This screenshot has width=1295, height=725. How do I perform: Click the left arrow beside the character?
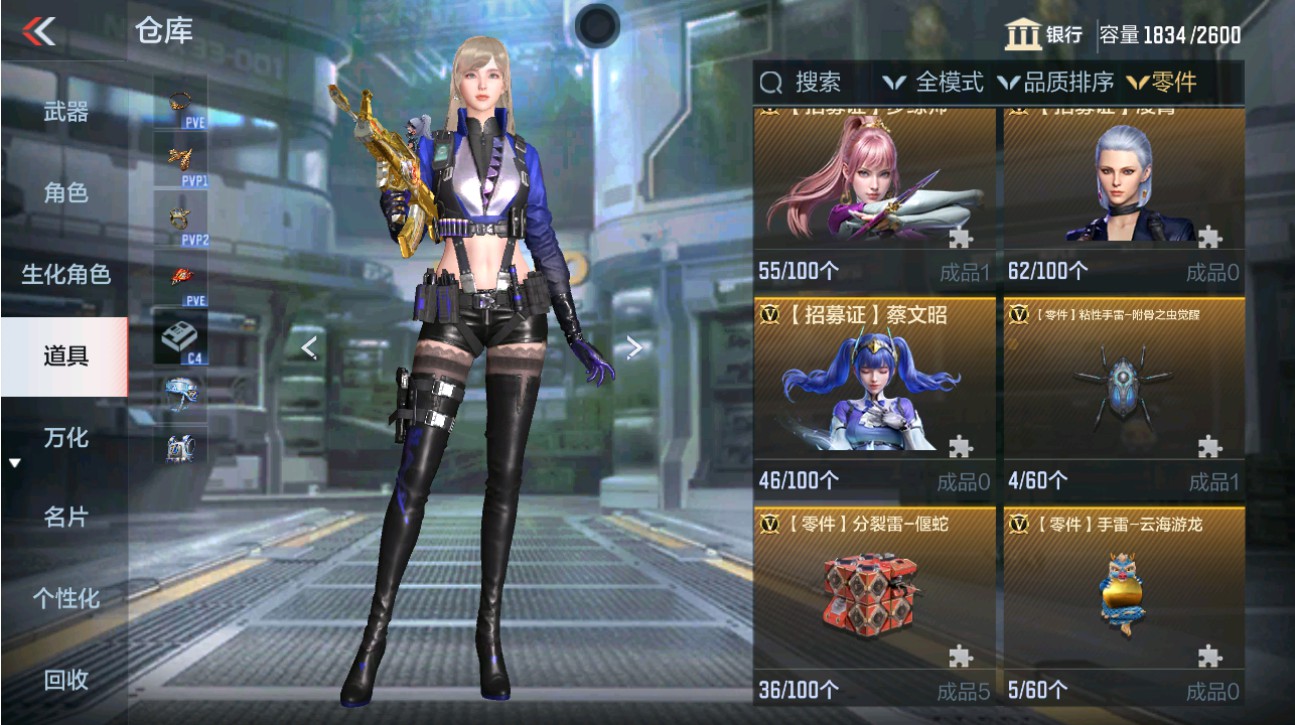click(310, 344)
